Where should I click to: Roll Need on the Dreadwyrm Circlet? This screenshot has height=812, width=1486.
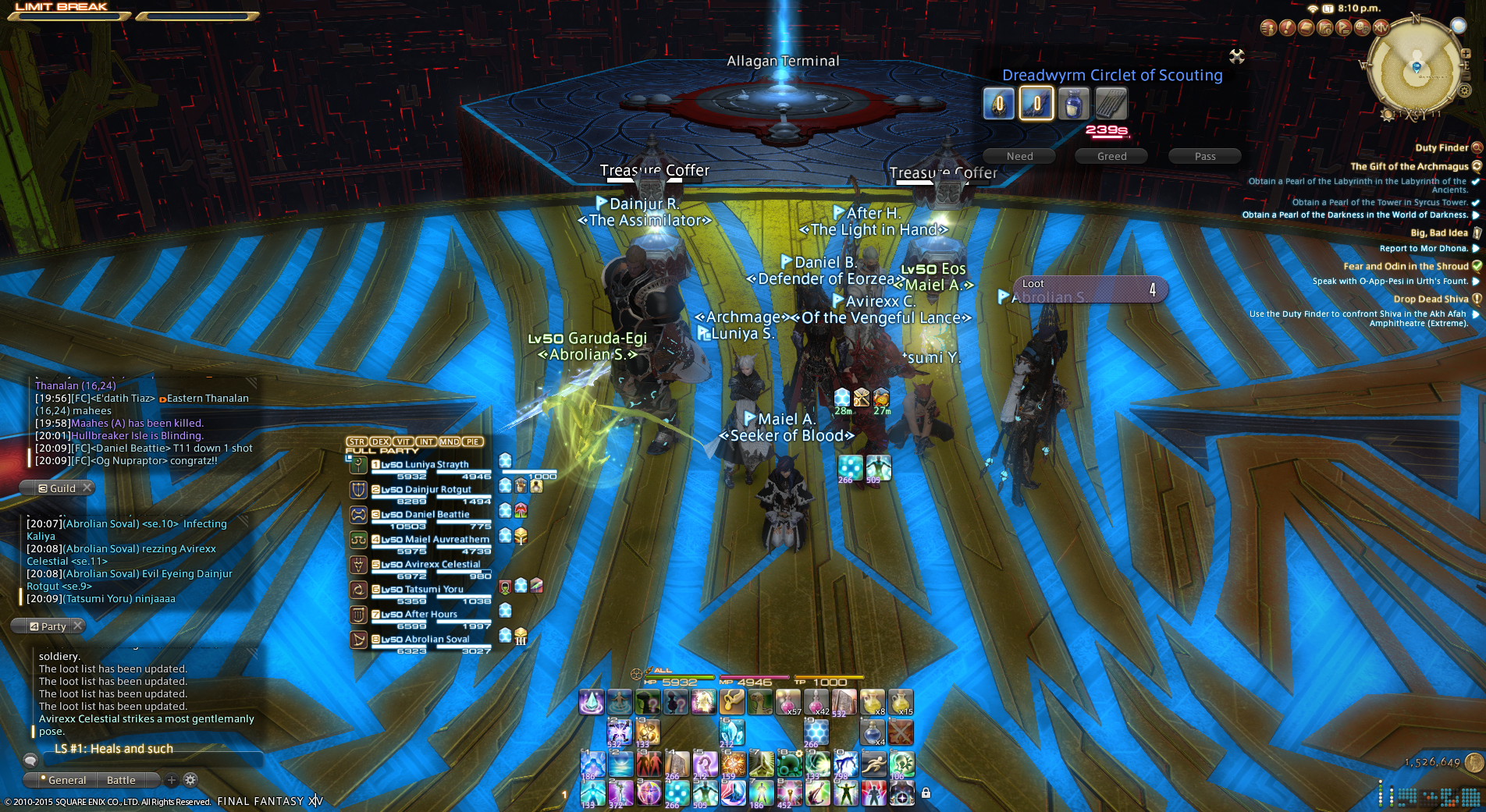[x=1019, y=156]
